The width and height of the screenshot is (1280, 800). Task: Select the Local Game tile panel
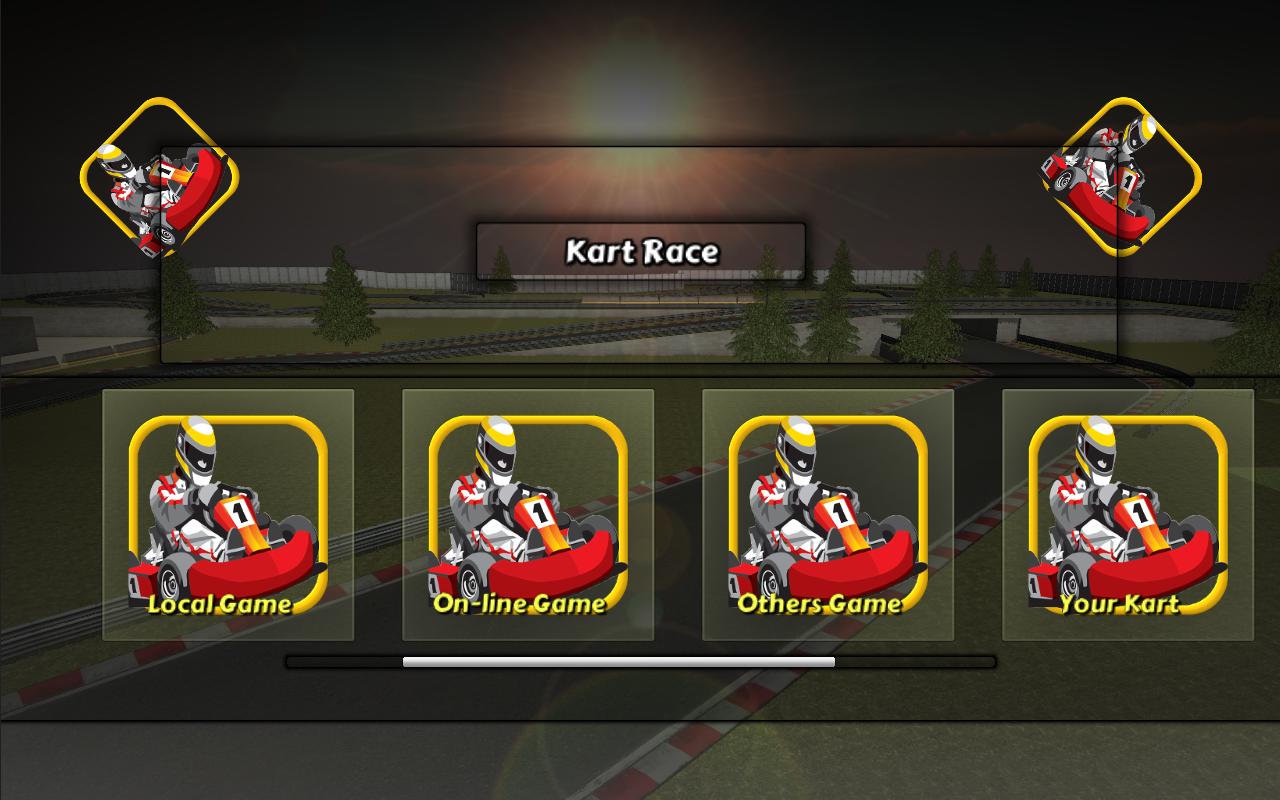230,515
